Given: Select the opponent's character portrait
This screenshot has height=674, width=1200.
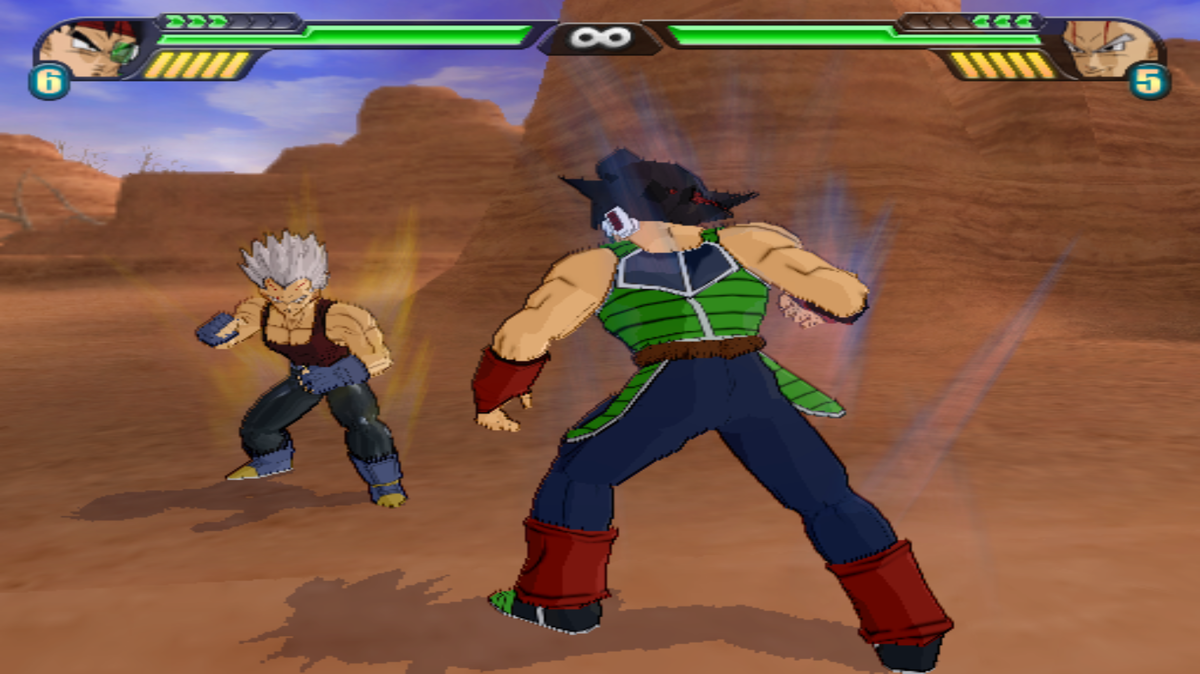Looking at the screenshot, I should click(1108, 48).
